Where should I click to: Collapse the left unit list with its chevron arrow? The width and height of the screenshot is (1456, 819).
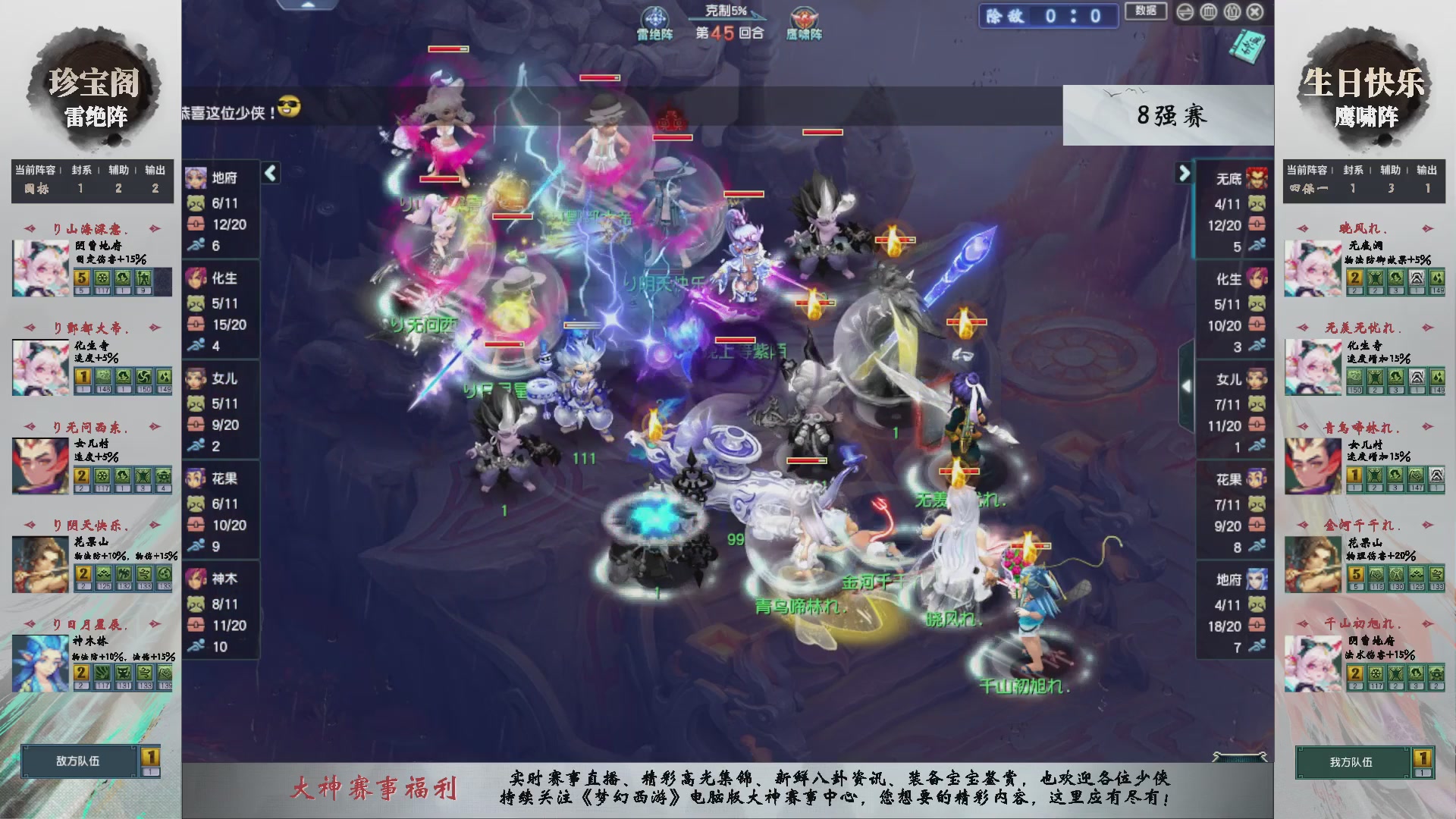(x=269, y=173)
